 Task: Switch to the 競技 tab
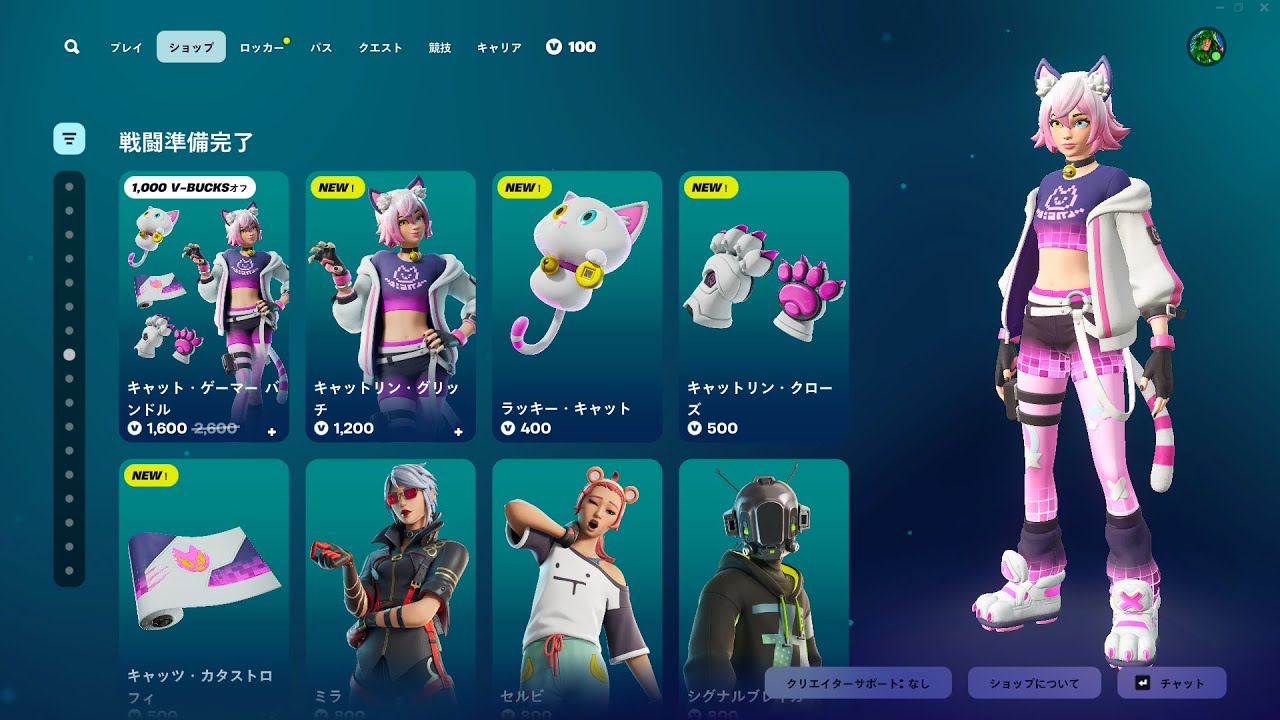point(440,47)
